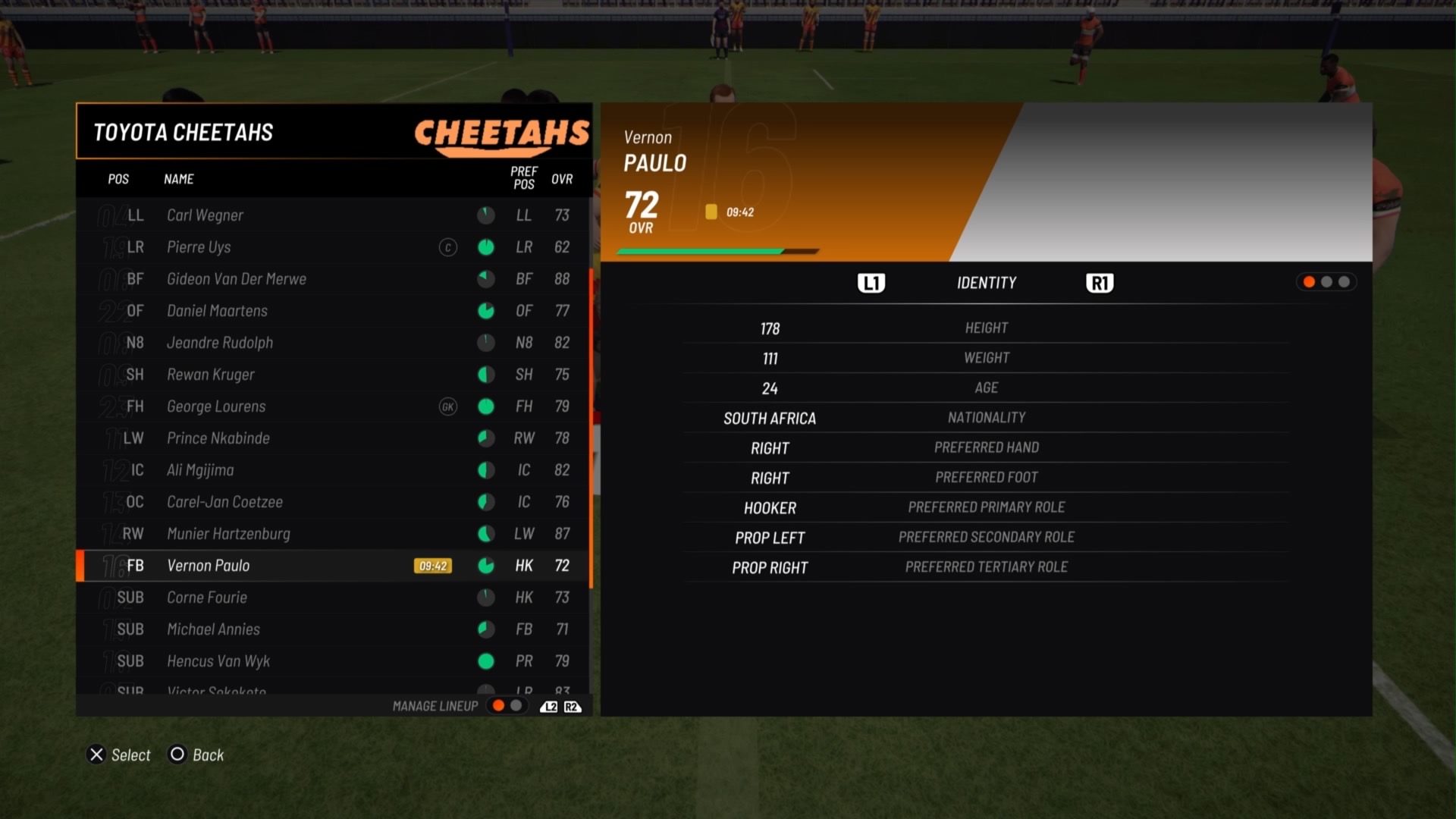Confirm with the Select option

(x=120, y=755)
